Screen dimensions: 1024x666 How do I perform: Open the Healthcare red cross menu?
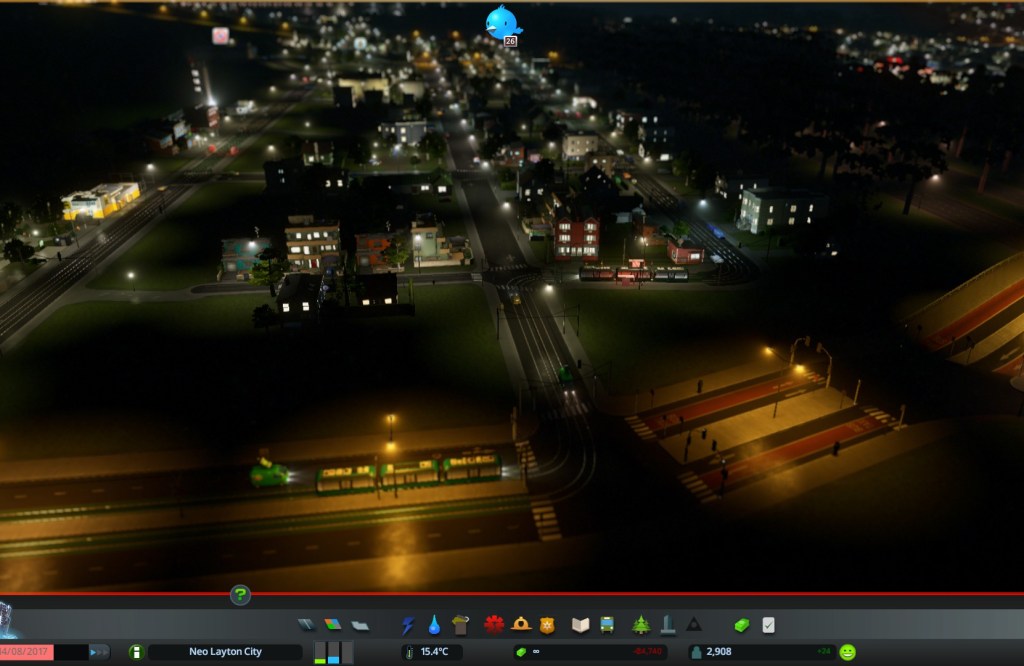coord(494,625)
